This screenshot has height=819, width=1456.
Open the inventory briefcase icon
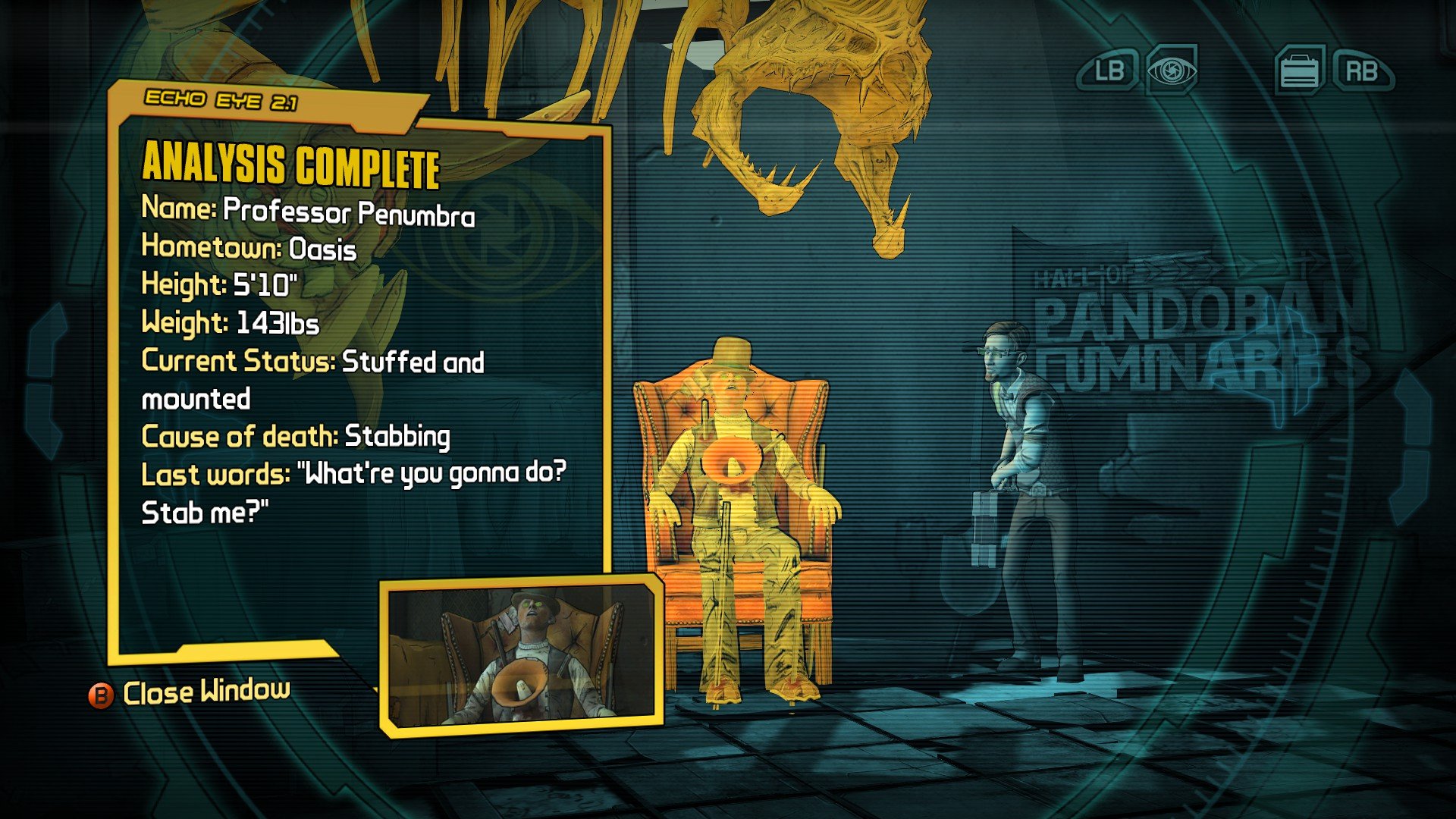click(1300, 71)
